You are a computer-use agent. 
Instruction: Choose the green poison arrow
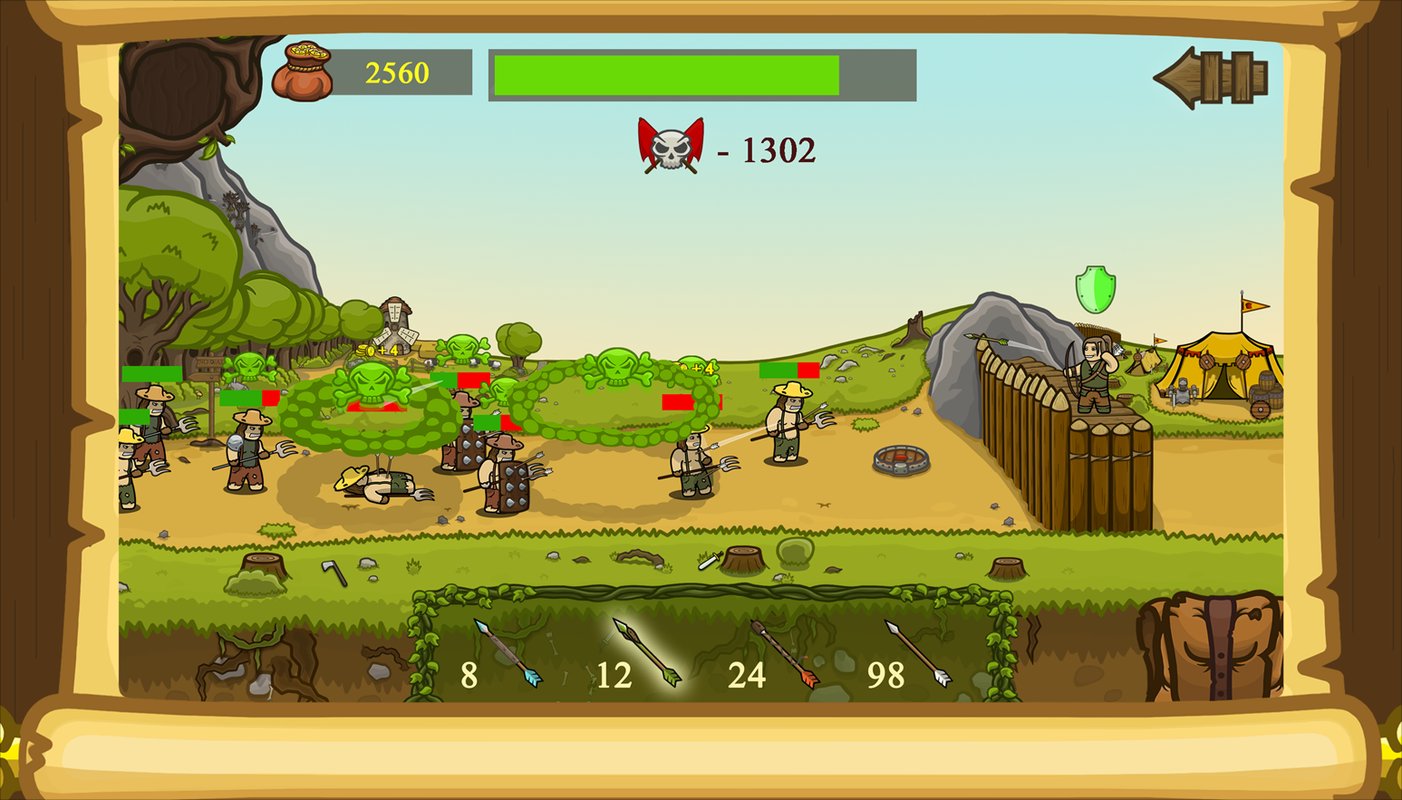pos(647,653)
